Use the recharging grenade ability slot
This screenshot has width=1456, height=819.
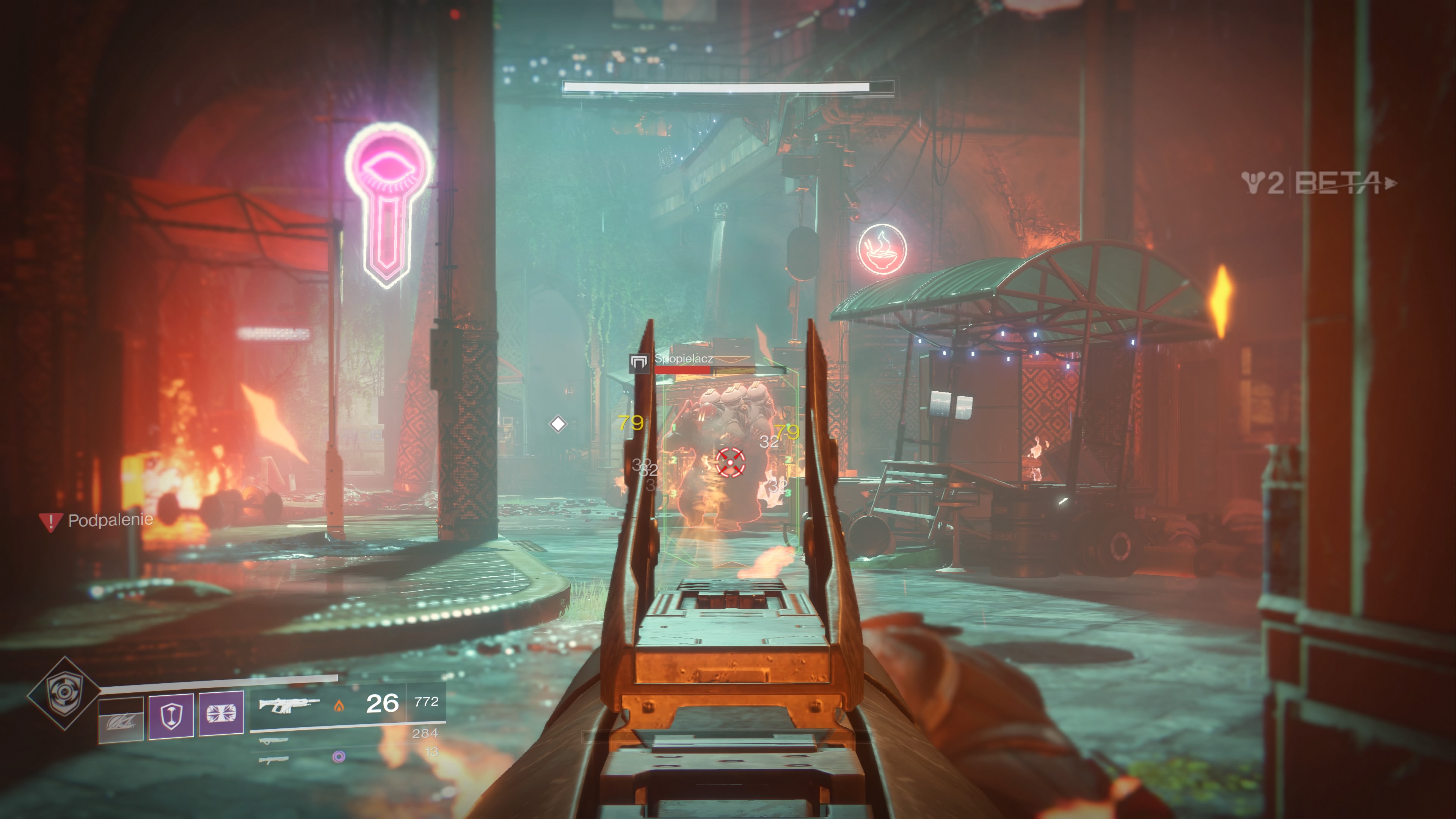(x=121, y=720)
